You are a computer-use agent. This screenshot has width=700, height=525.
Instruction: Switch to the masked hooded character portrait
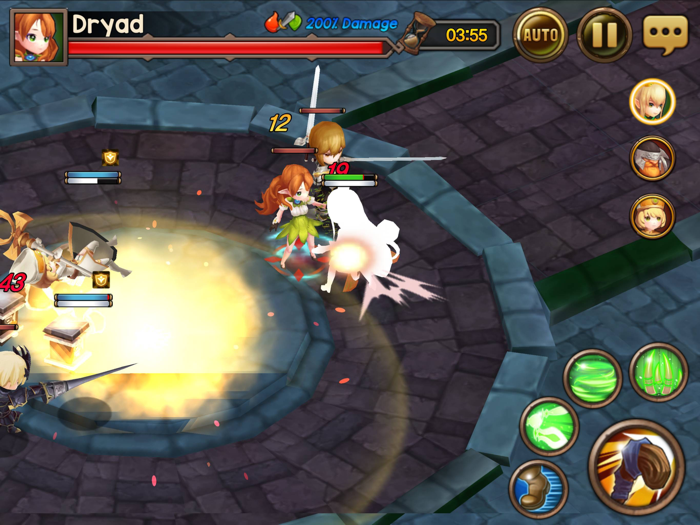[x=652, y=158]
